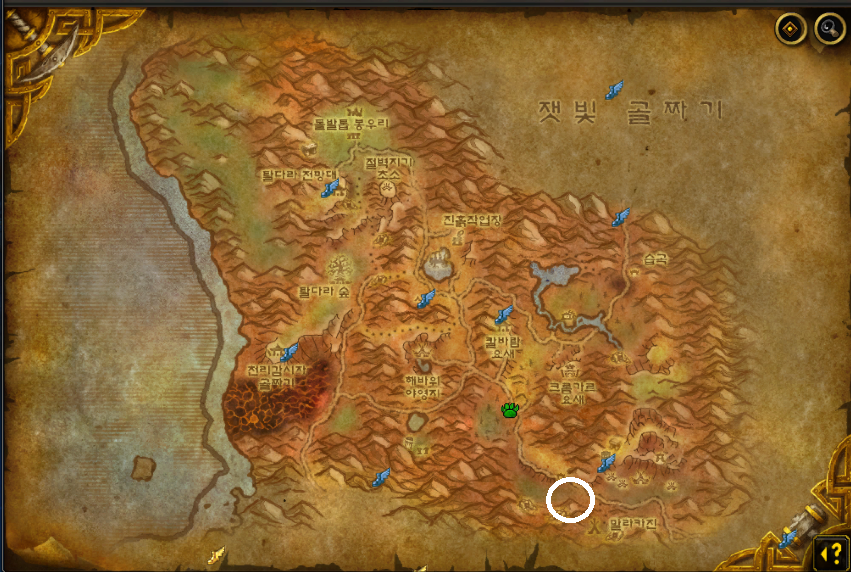
Task: Choose the flight point north of 해바위 야영지
Action: click(x=426, y=298)
